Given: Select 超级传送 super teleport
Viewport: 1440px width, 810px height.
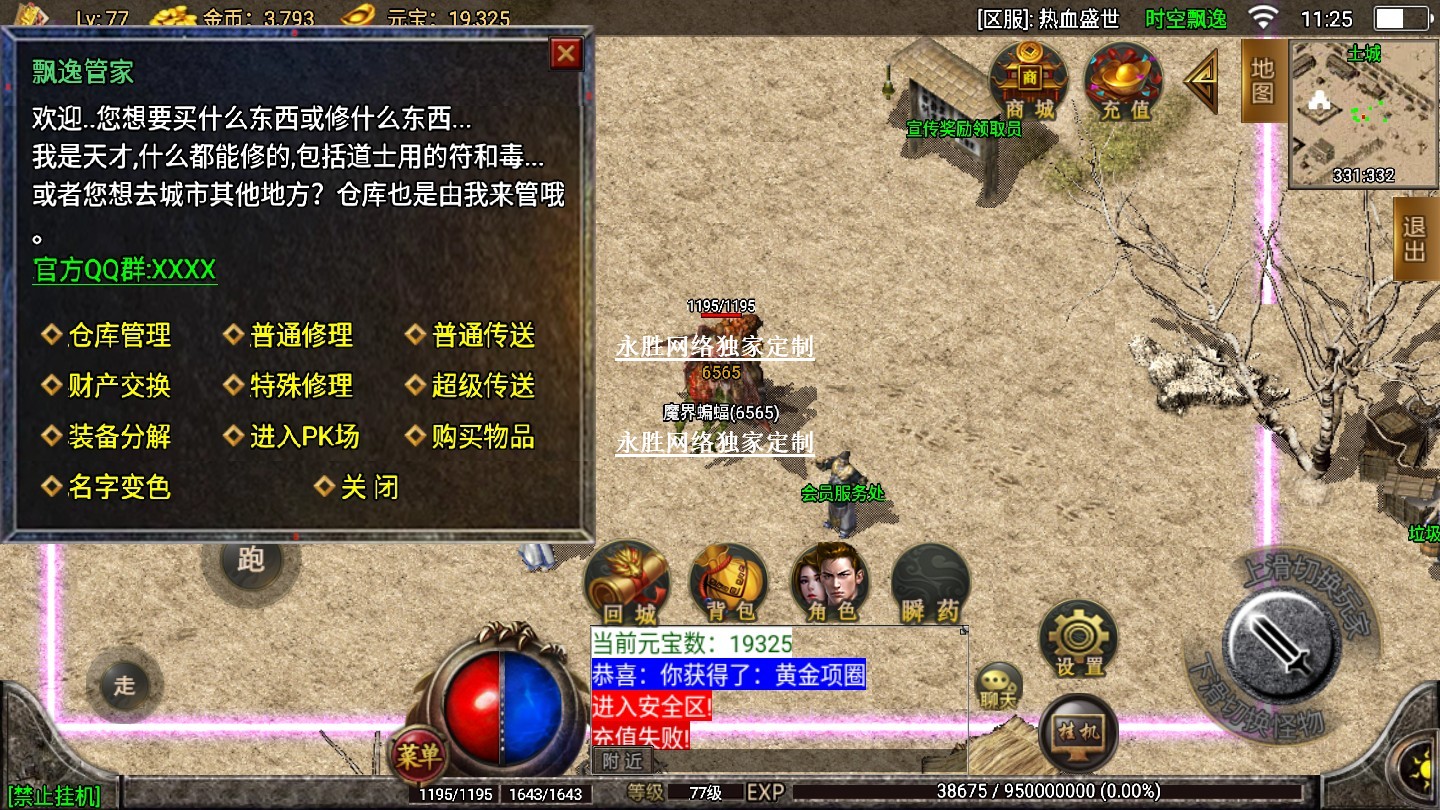Looking at the screenshot, I should pyautogui.click(x=483, y=386).
